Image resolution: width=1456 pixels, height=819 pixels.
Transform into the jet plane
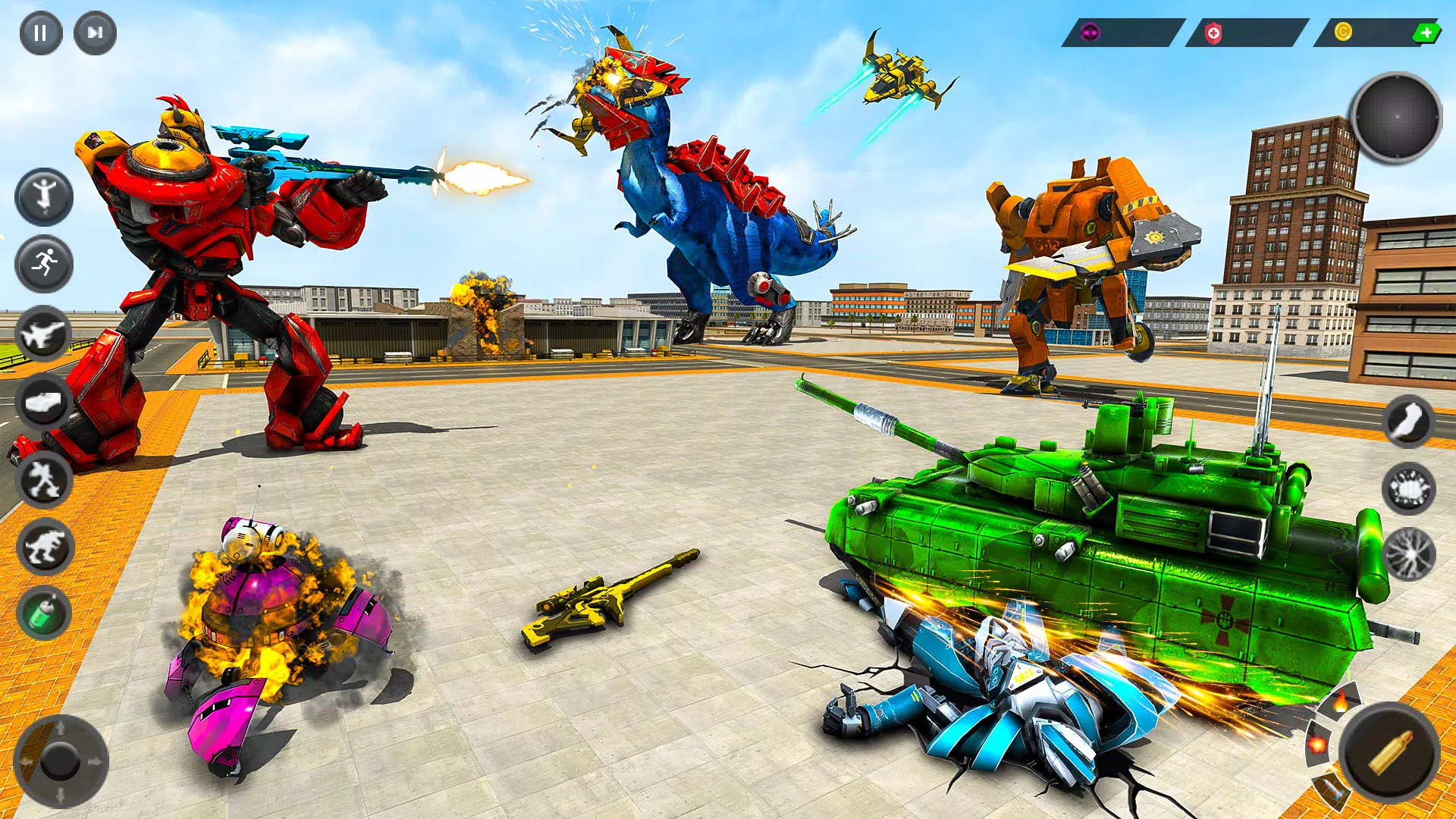(x=44, y=334)
